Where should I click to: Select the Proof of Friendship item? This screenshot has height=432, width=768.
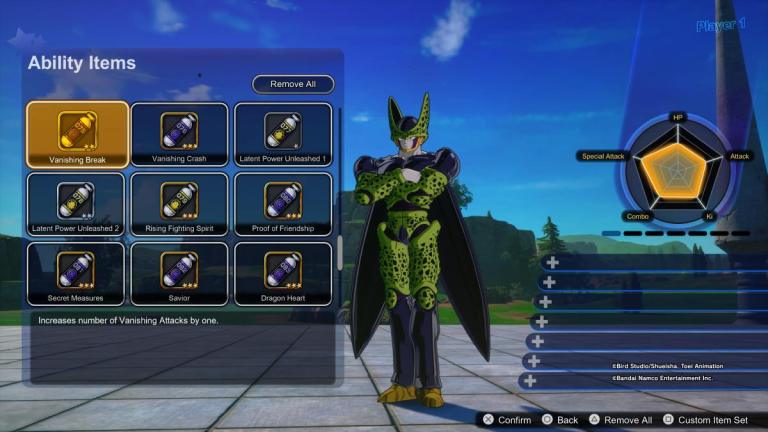click(x=283, y=204)
